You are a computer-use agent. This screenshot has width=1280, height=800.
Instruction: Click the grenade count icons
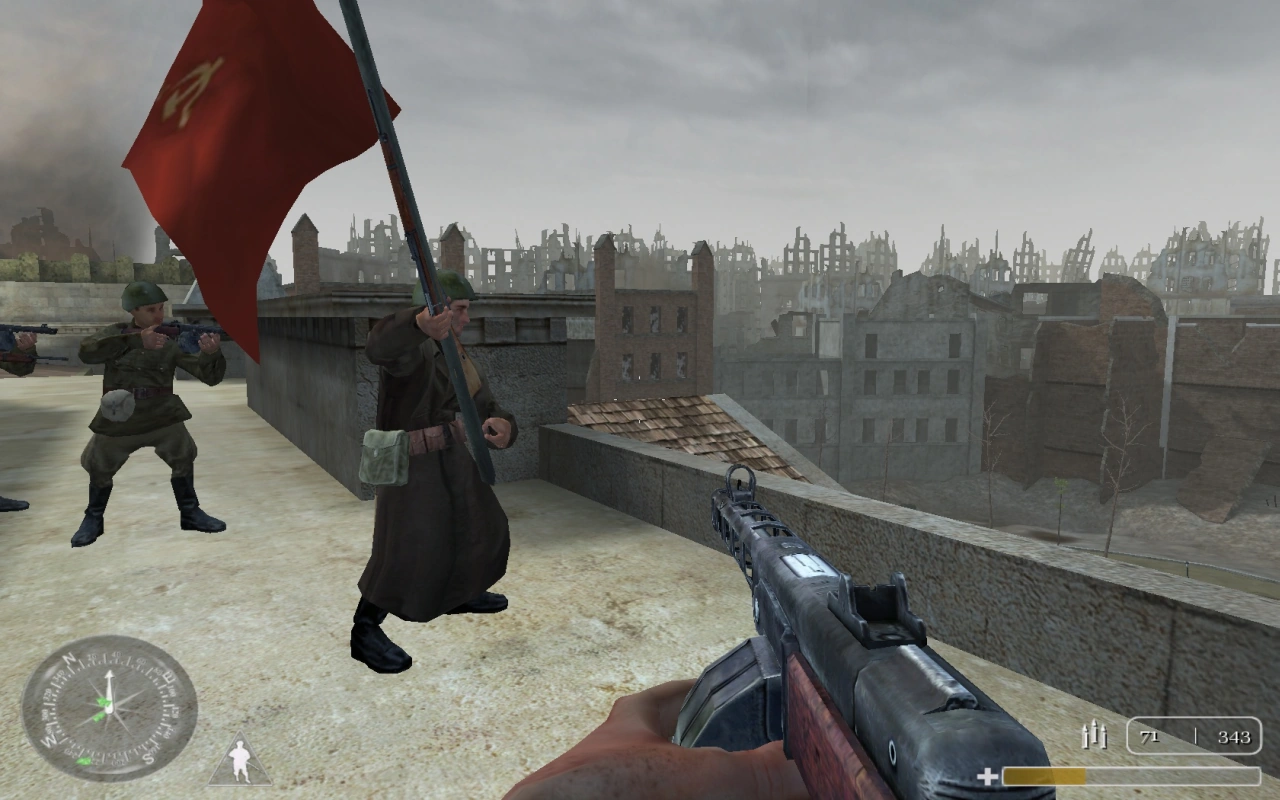1094,734
